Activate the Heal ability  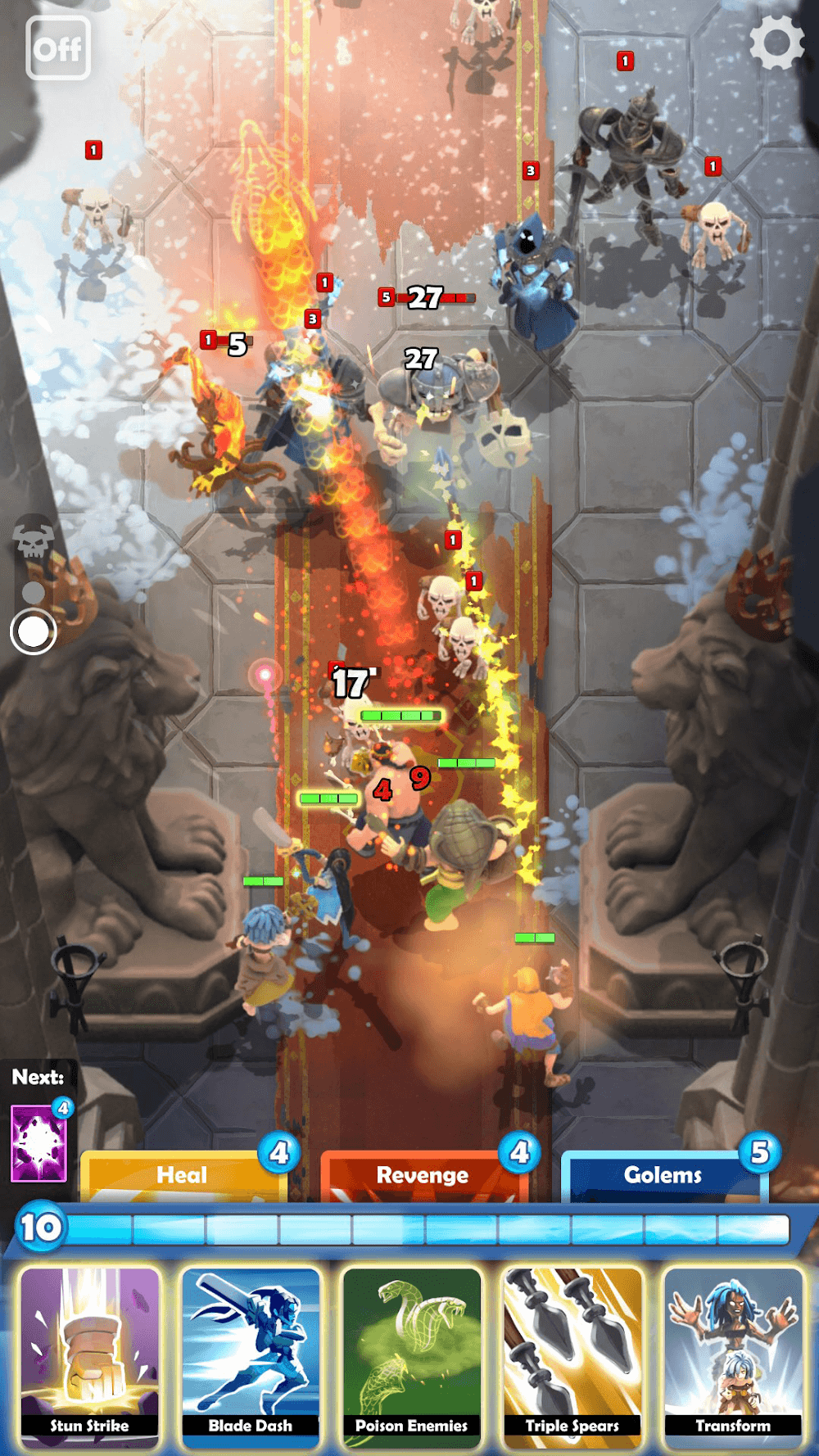(x=183, y=1176)
